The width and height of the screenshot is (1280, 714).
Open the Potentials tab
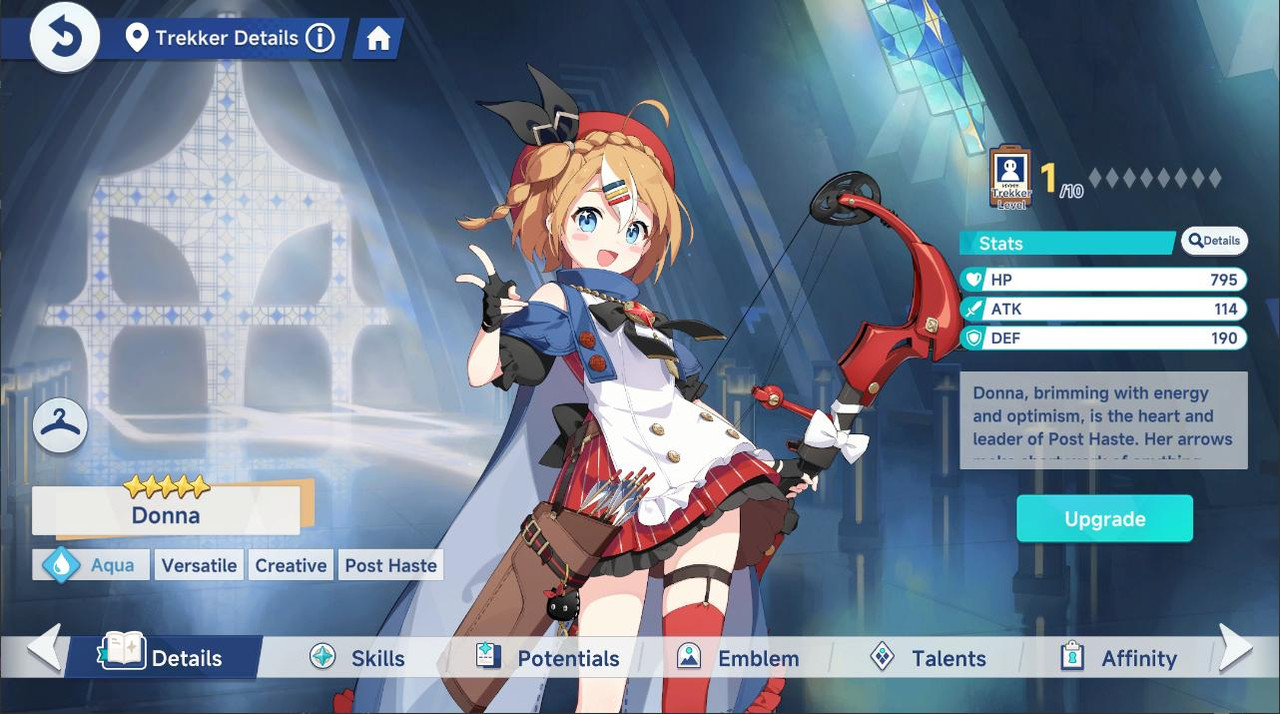[x=548, y=658]
